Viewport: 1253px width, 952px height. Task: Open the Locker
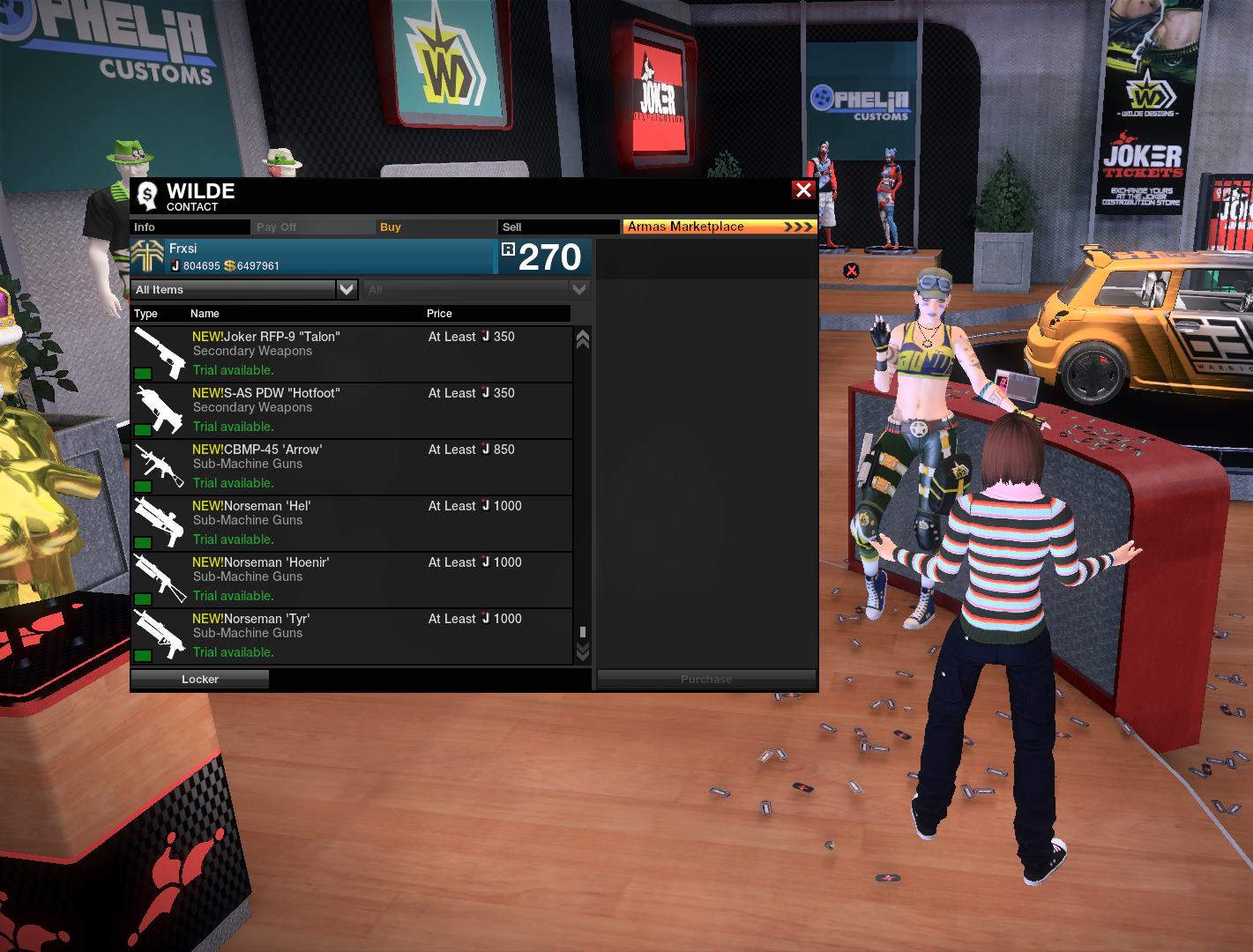pyautogui.click(x=200, y=679)
